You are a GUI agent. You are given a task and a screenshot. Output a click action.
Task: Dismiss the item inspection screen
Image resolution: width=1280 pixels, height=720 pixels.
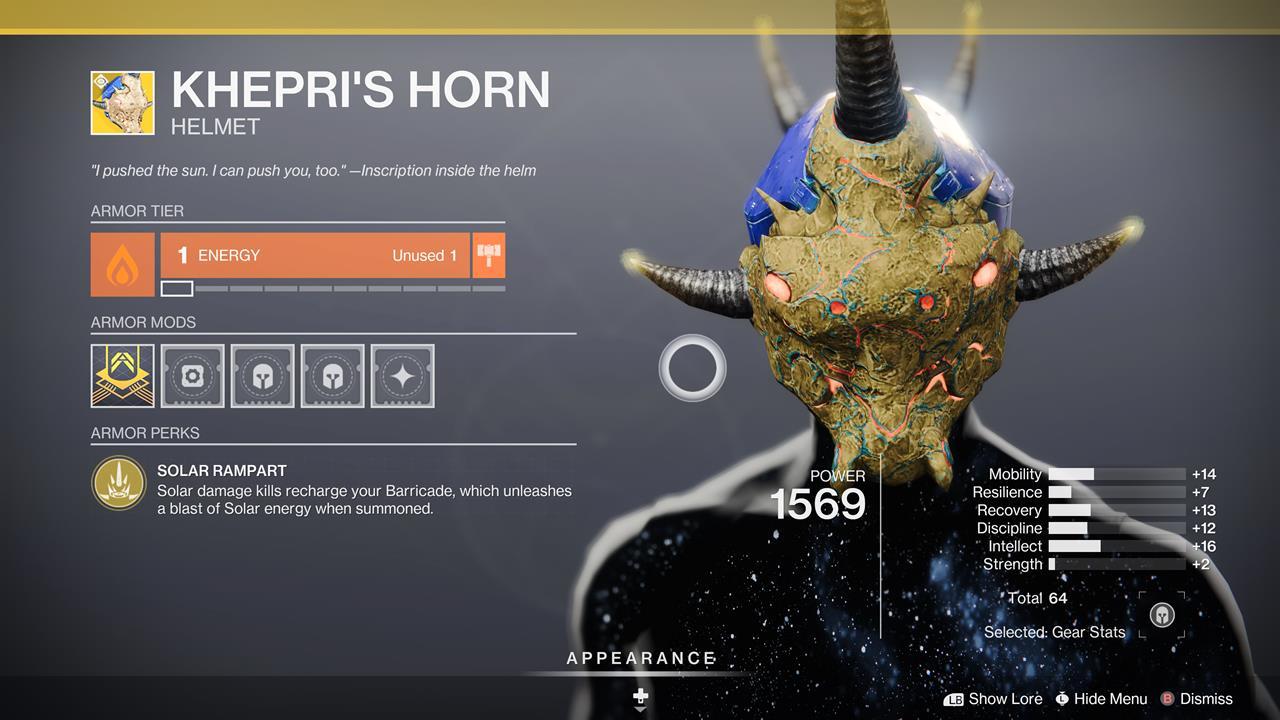(x=1197, y=699)
